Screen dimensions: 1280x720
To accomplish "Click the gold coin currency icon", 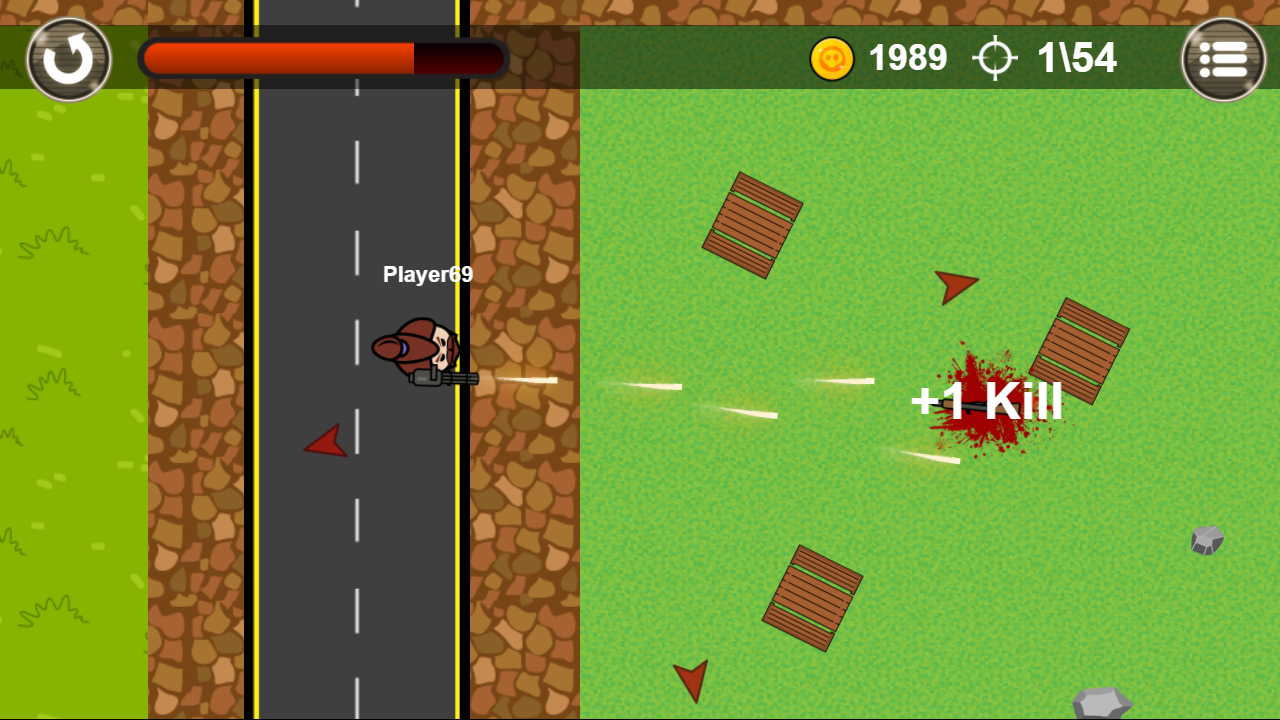I will point(832,58).
